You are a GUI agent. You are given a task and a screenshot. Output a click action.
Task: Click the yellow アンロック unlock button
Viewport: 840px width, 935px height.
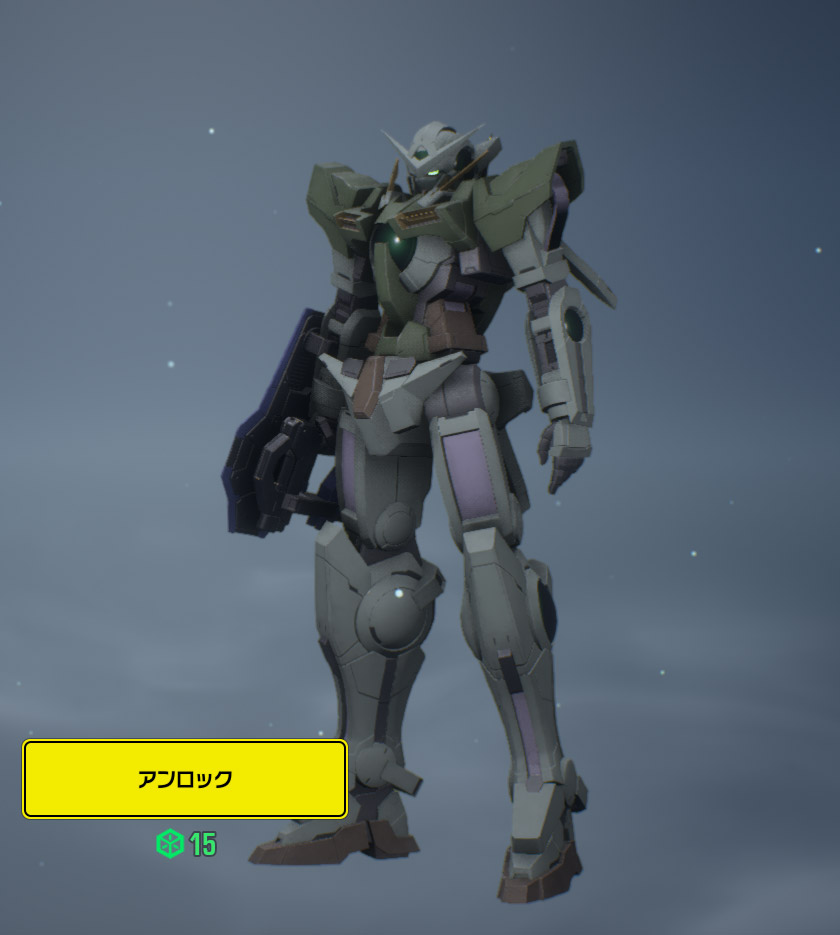[x=185, y=779]
